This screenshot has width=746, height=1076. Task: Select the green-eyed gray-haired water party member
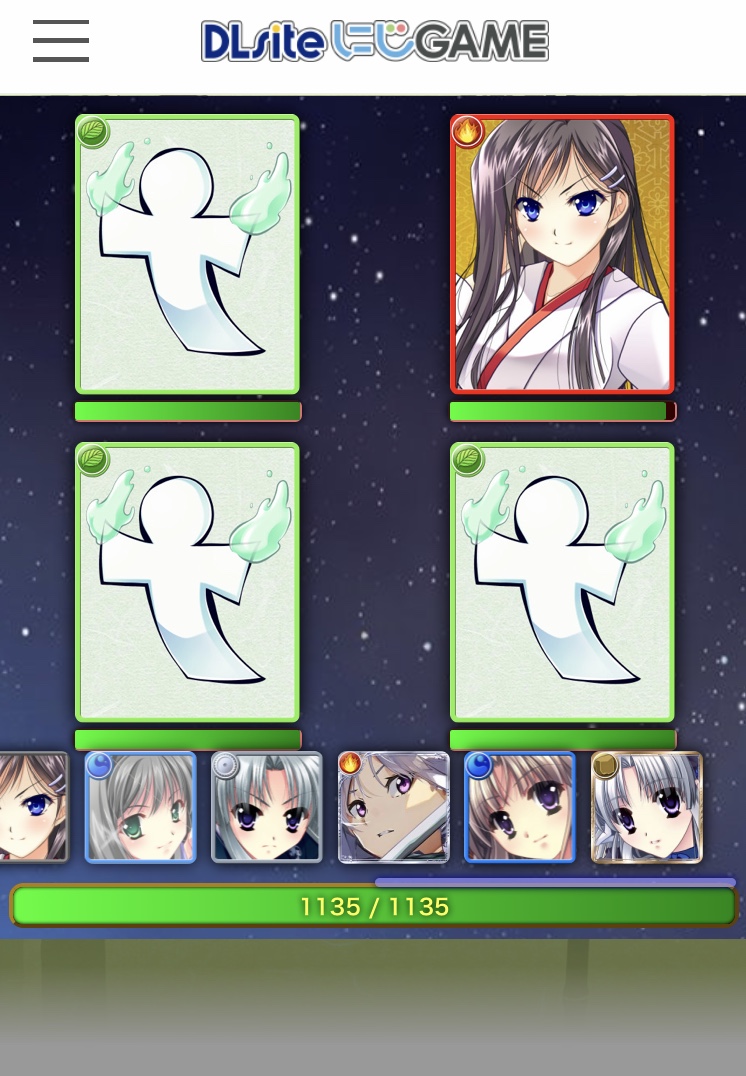click(141, 807)
